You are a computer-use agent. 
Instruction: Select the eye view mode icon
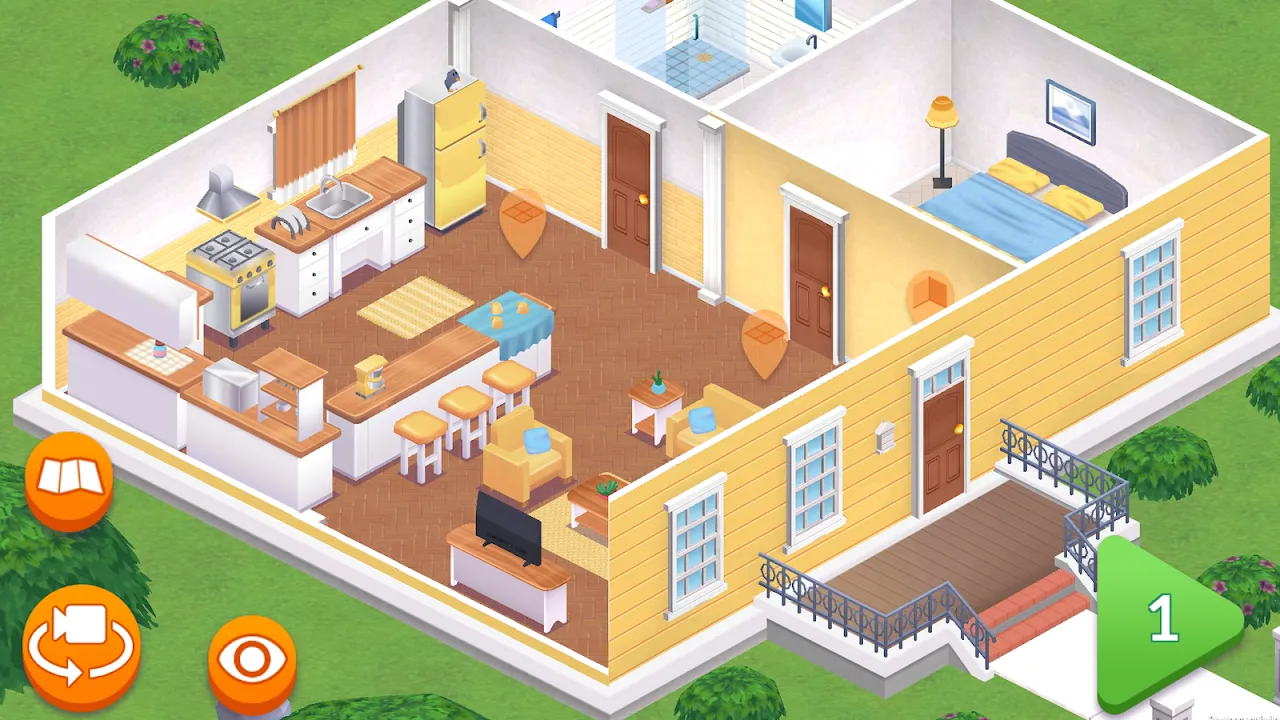(x=252, y=657)
